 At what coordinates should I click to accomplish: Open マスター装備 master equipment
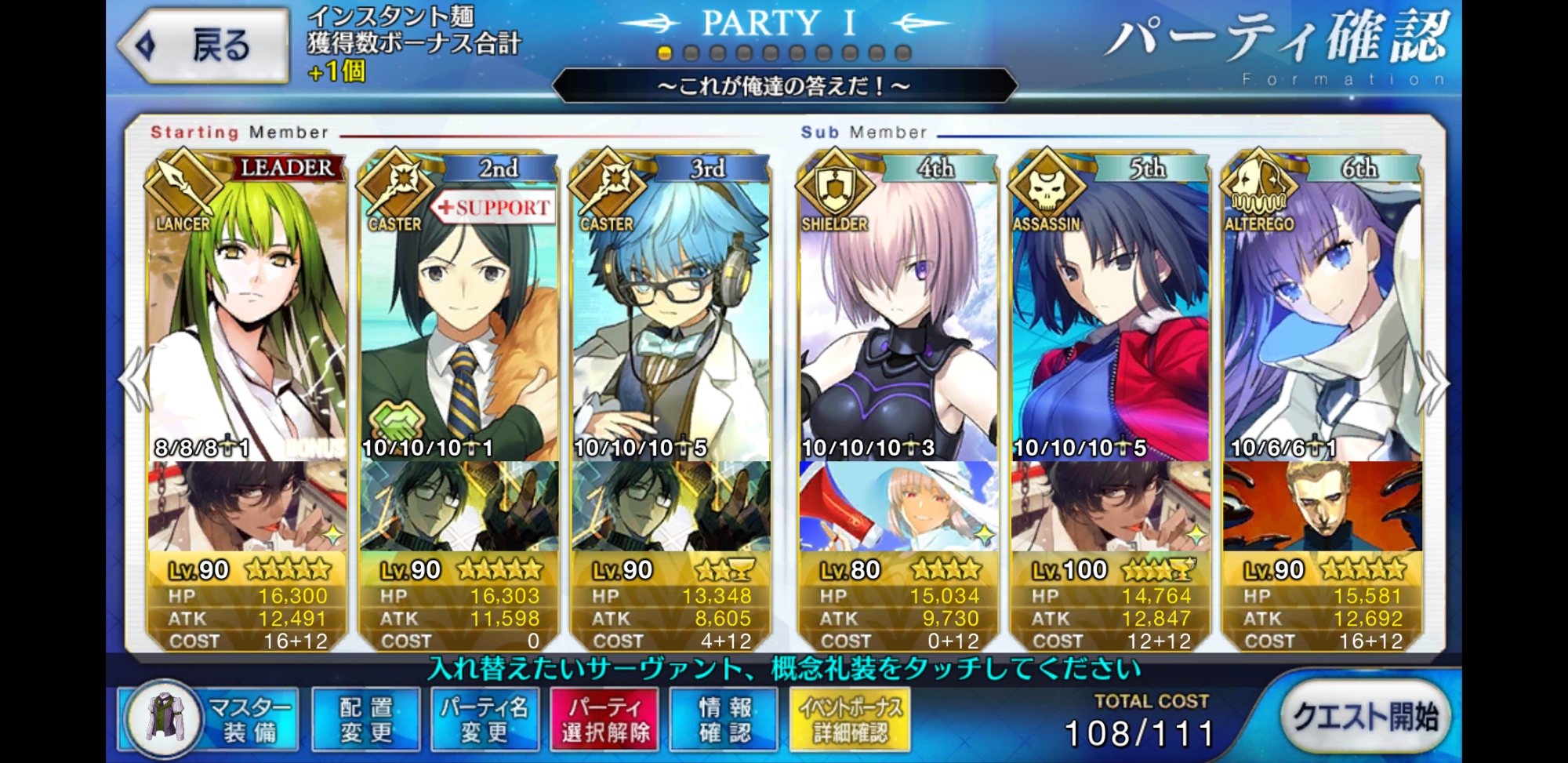pos(210,719)
